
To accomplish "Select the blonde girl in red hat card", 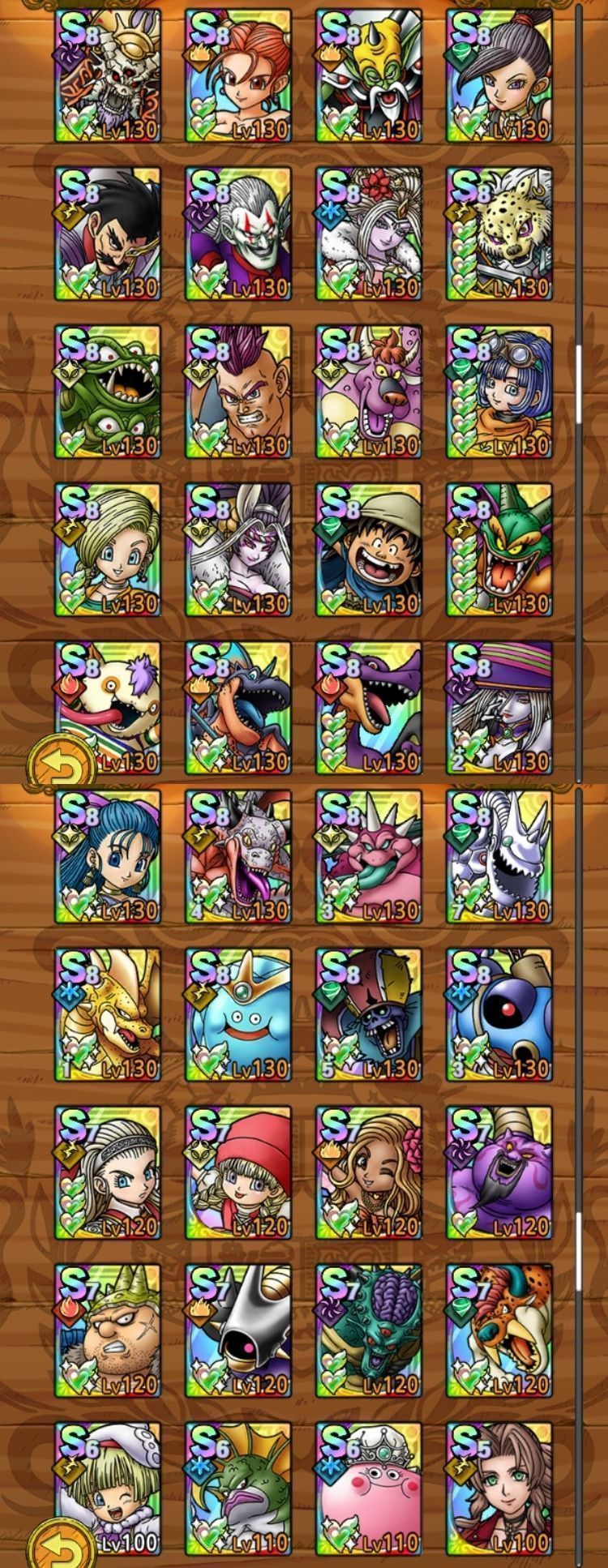I will point(238,1172).
